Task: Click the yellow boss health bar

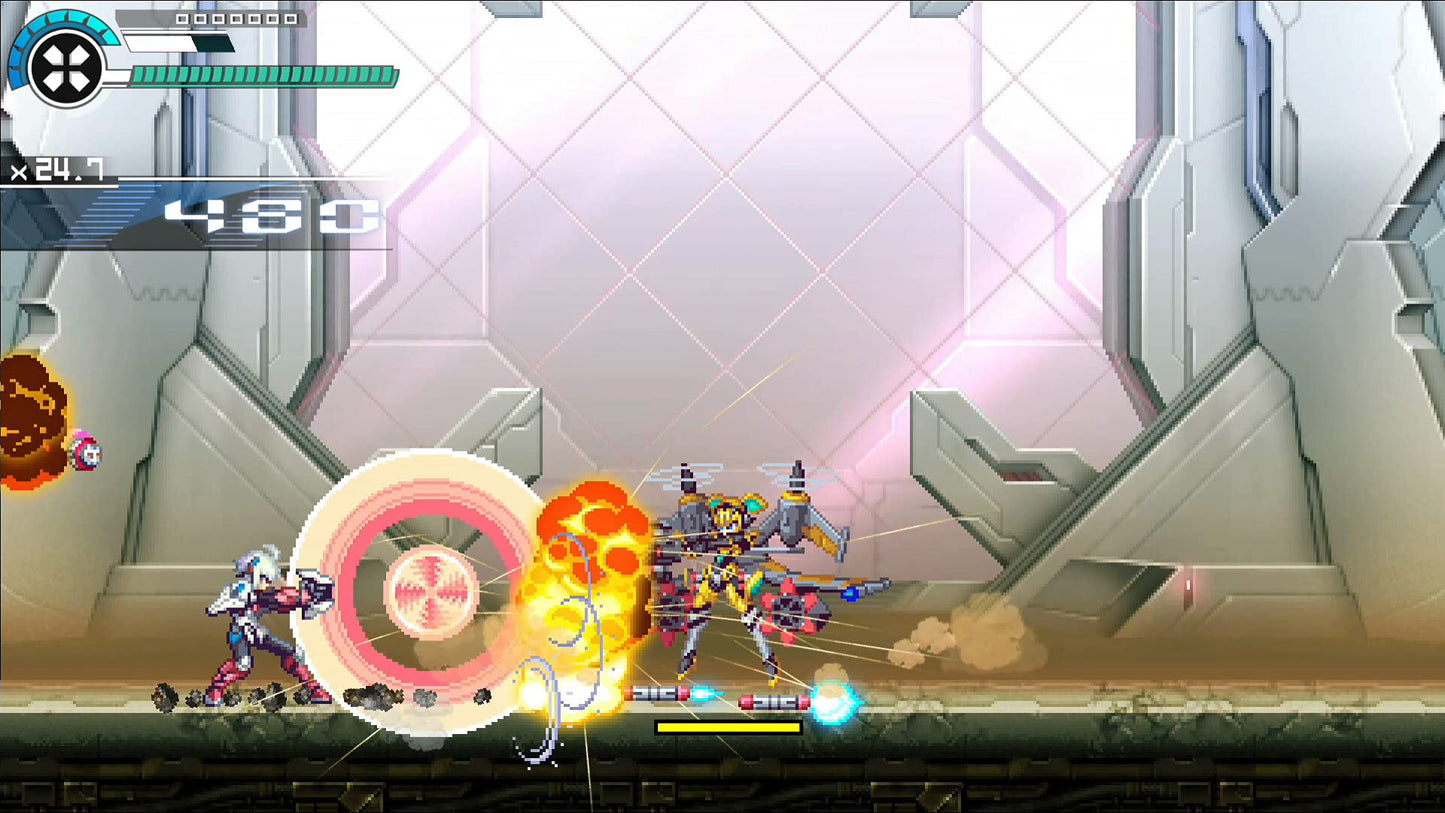Action: 727,729
